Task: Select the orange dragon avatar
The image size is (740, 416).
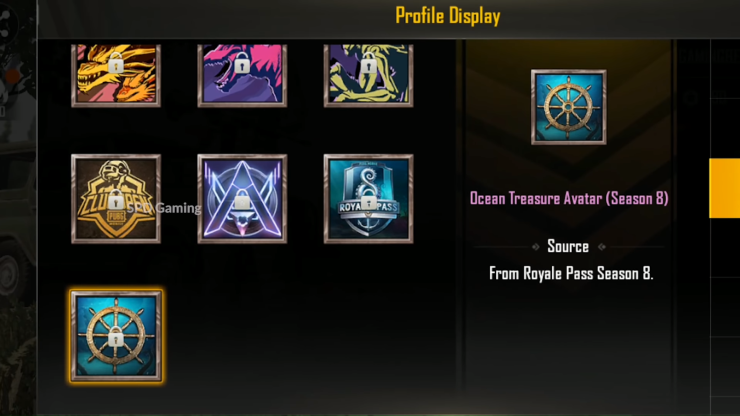Action: (116, 73)
